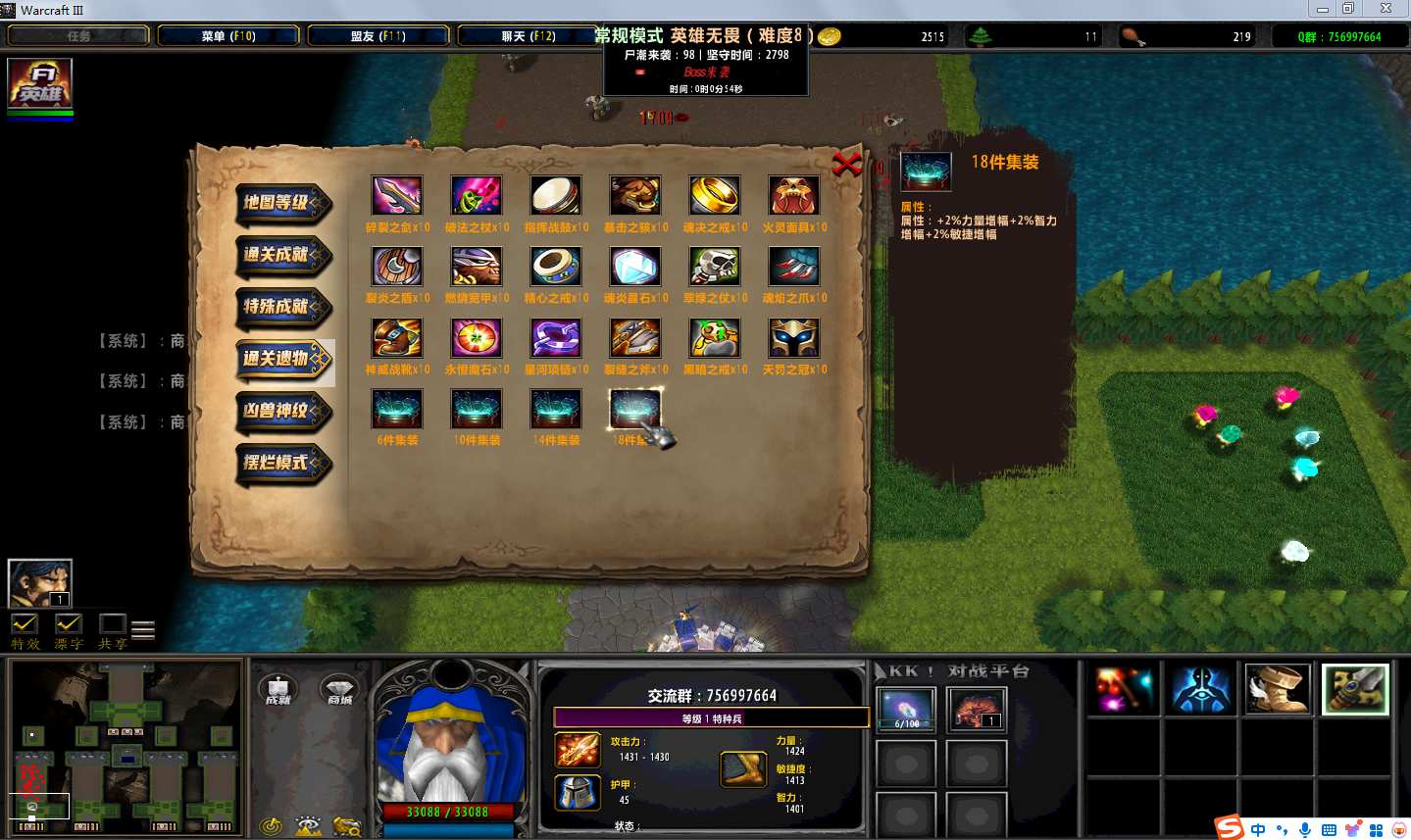Viewport: 1411px width, 840px height.
Task: Choose the 摆烂模式 category
Action: (x=282, y=463)
